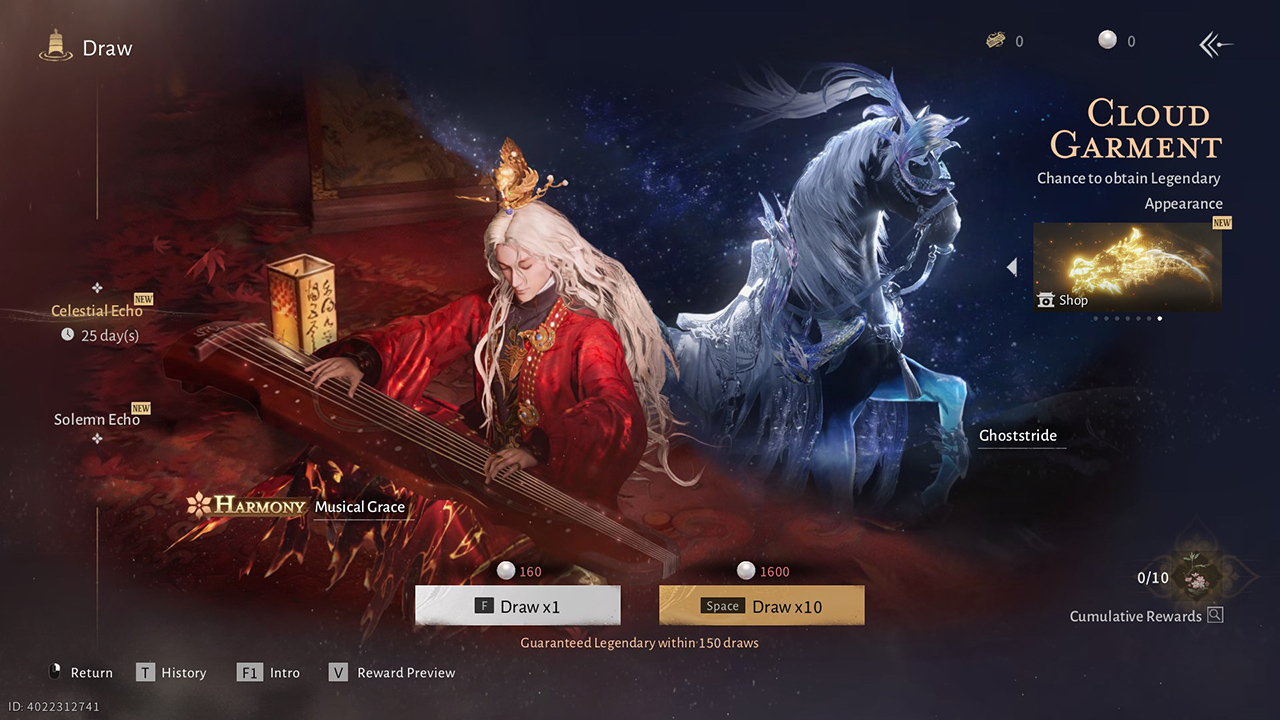The height and width of the screenshot is (720, 1280).
Task: Switch to the Celestial Echo banner
Action: (x=97, y=311)
